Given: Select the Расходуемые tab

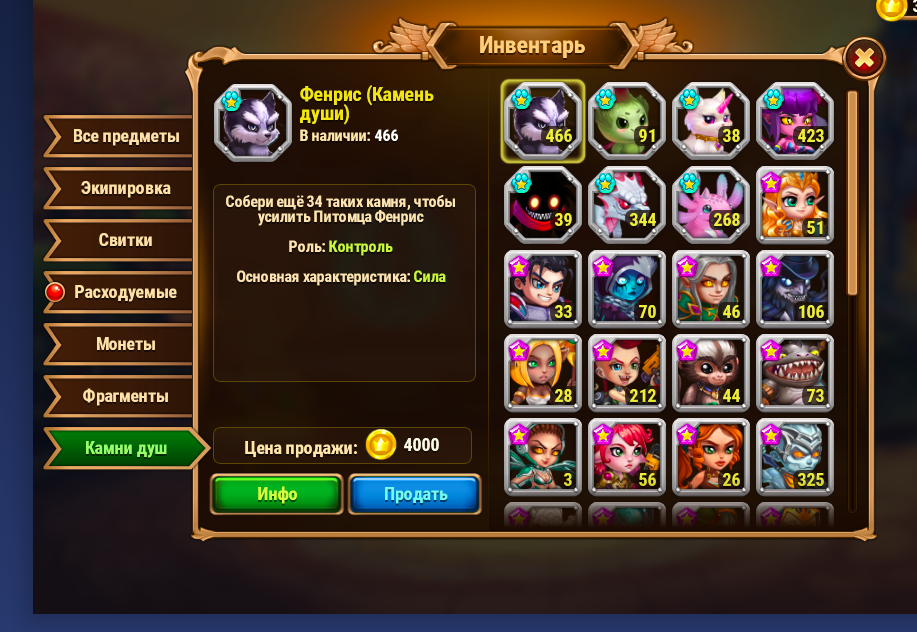Looking at the screenshot, I should (124, 293).
